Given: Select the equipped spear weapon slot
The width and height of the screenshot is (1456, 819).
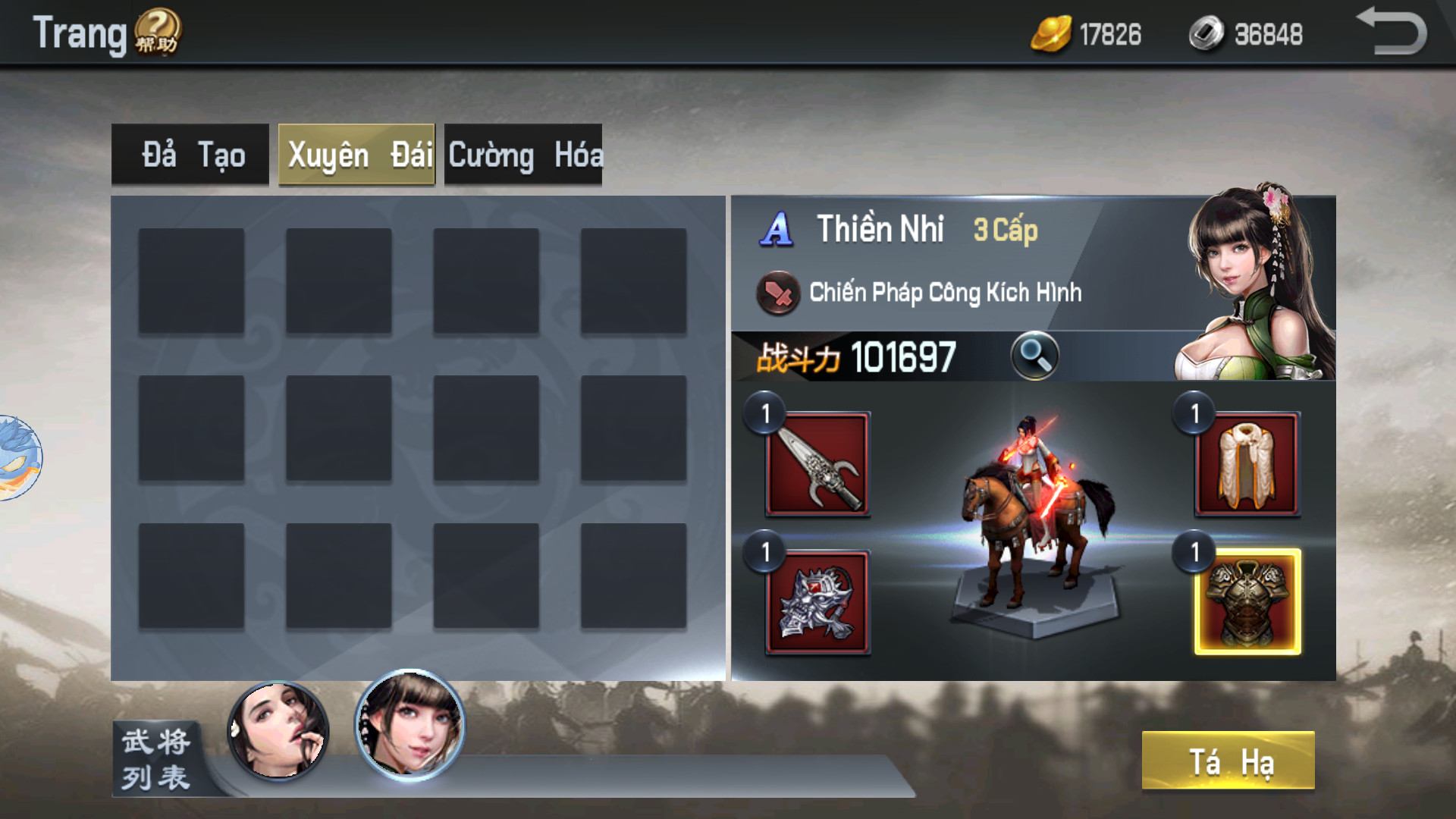Looking at the screenshot, I should (x=817, y=464).
